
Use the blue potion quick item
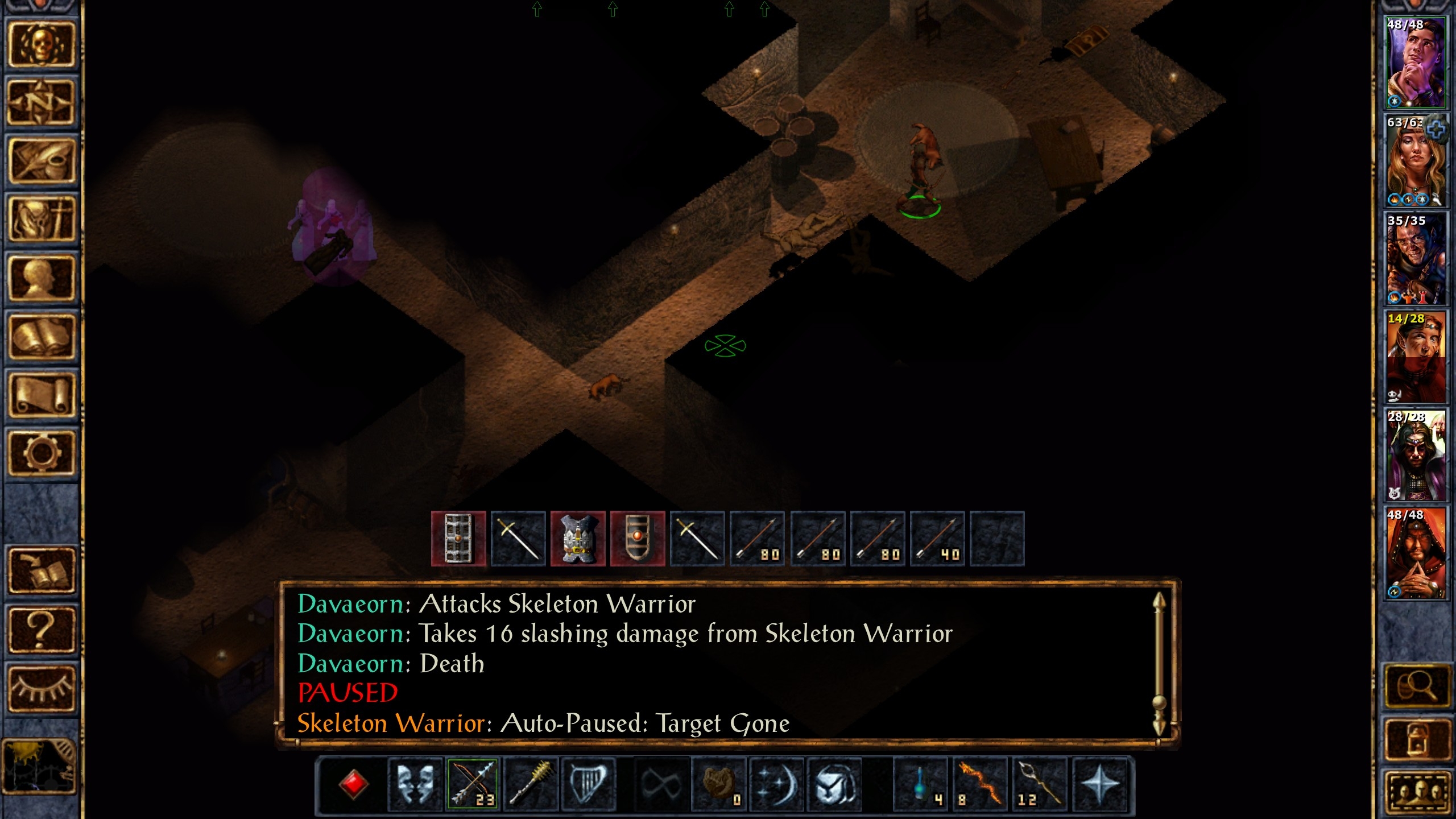click(x=921, y=784)
